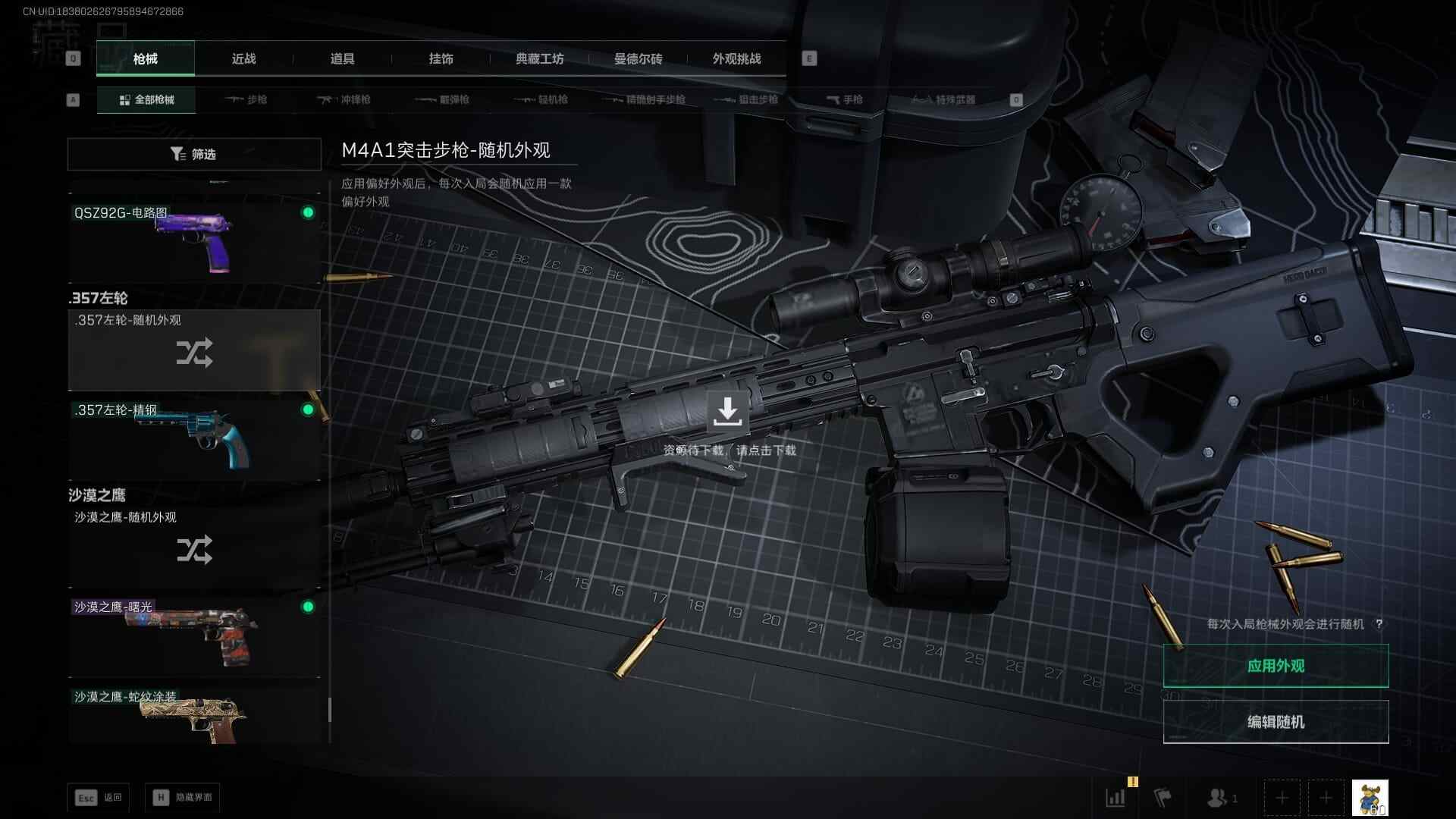Open the 外观挑战 tab

736,58
